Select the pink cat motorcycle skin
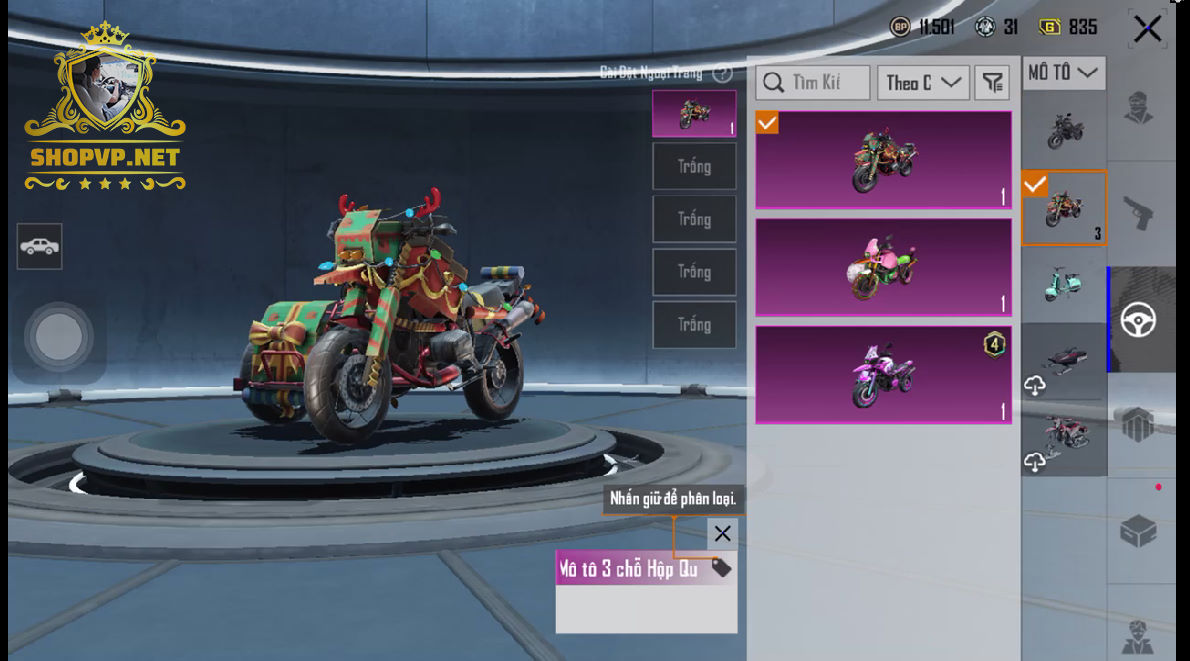The image size is (1190, 661). (x=883, y=374)
